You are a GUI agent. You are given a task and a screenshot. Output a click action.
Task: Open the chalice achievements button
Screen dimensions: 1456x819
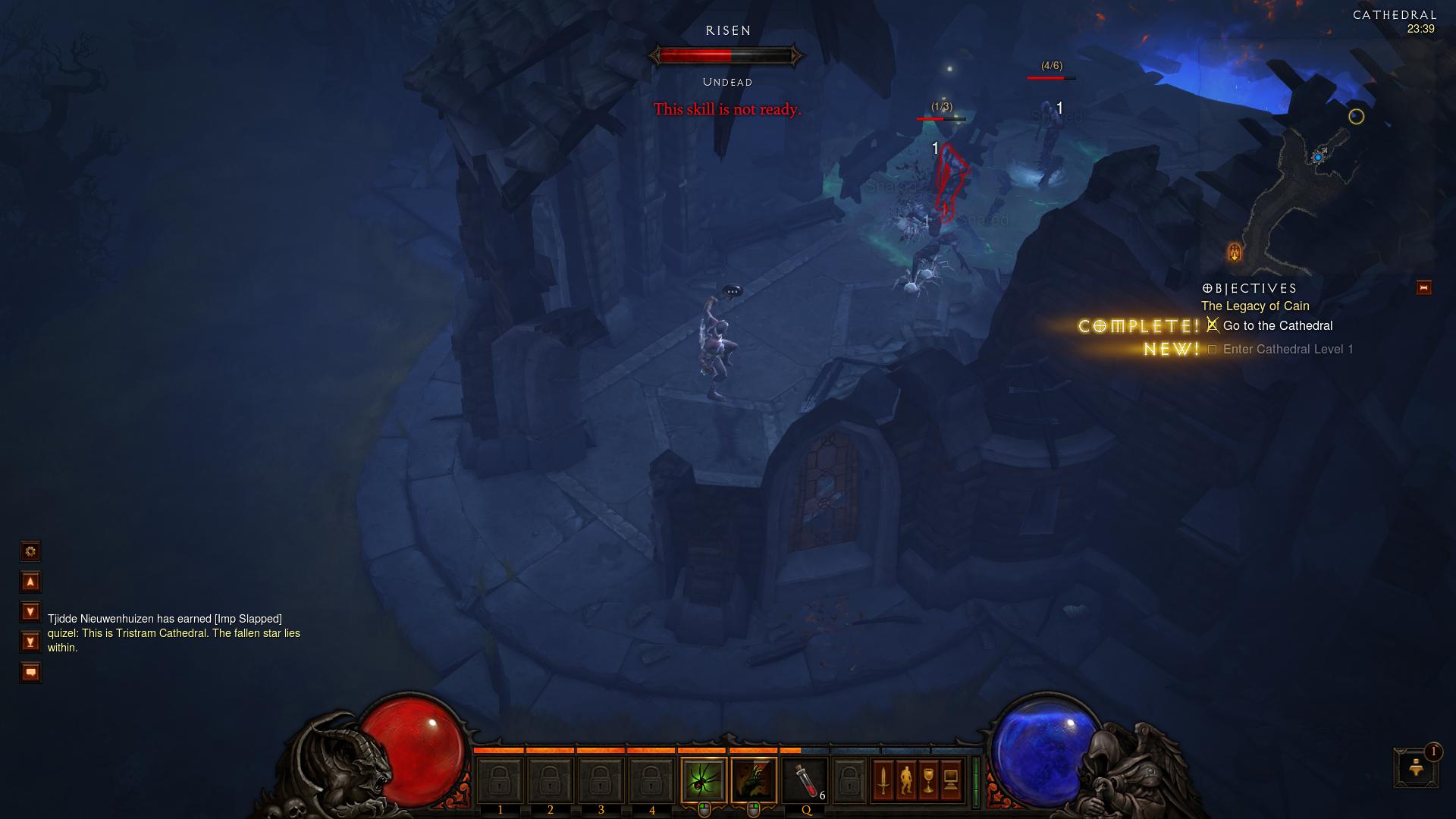tap(928, 779)
